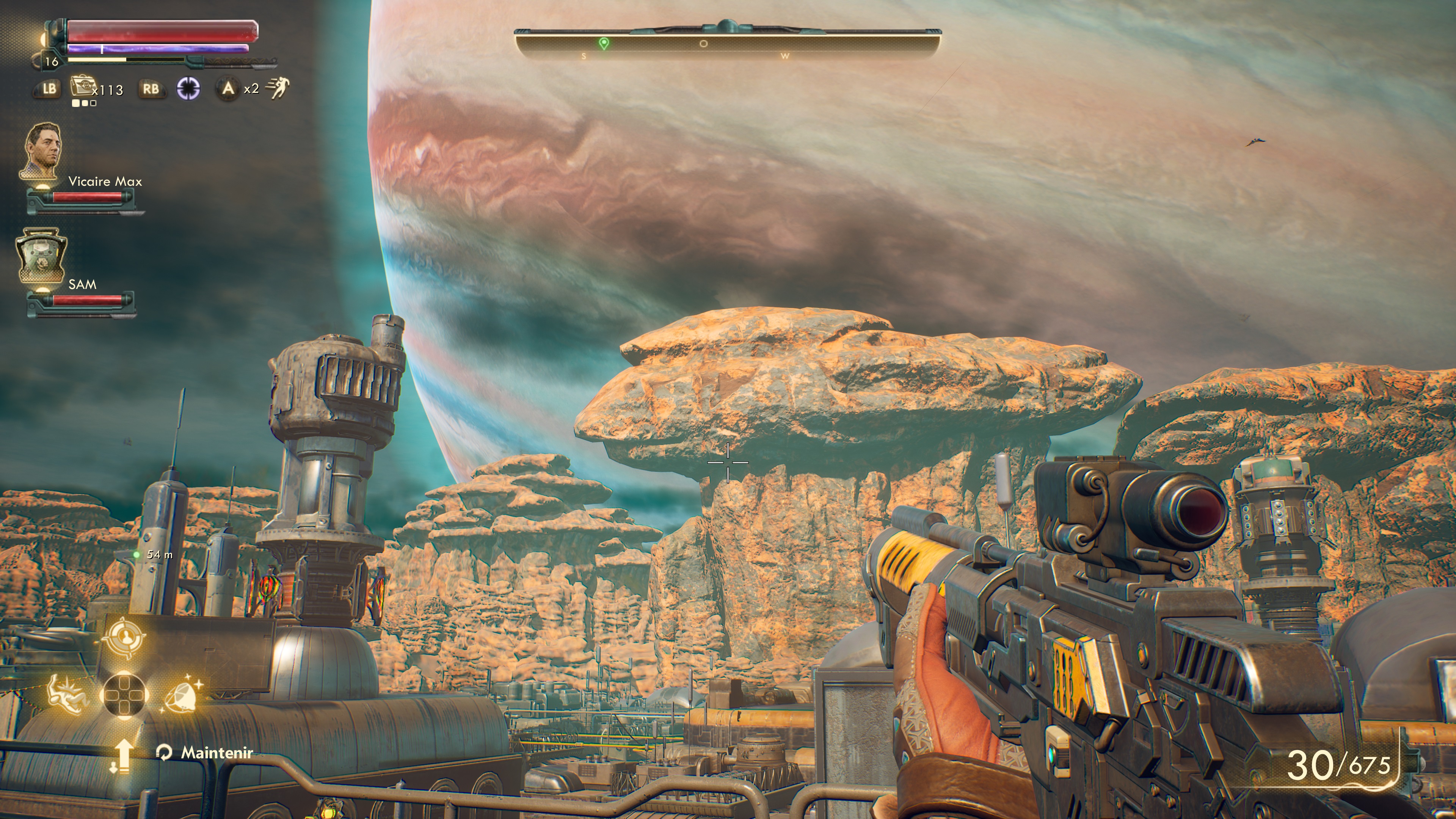This screenshot has height=819, width=1456.
Task: Trigger the running figure dodge icon
Action: pos(278,88)
